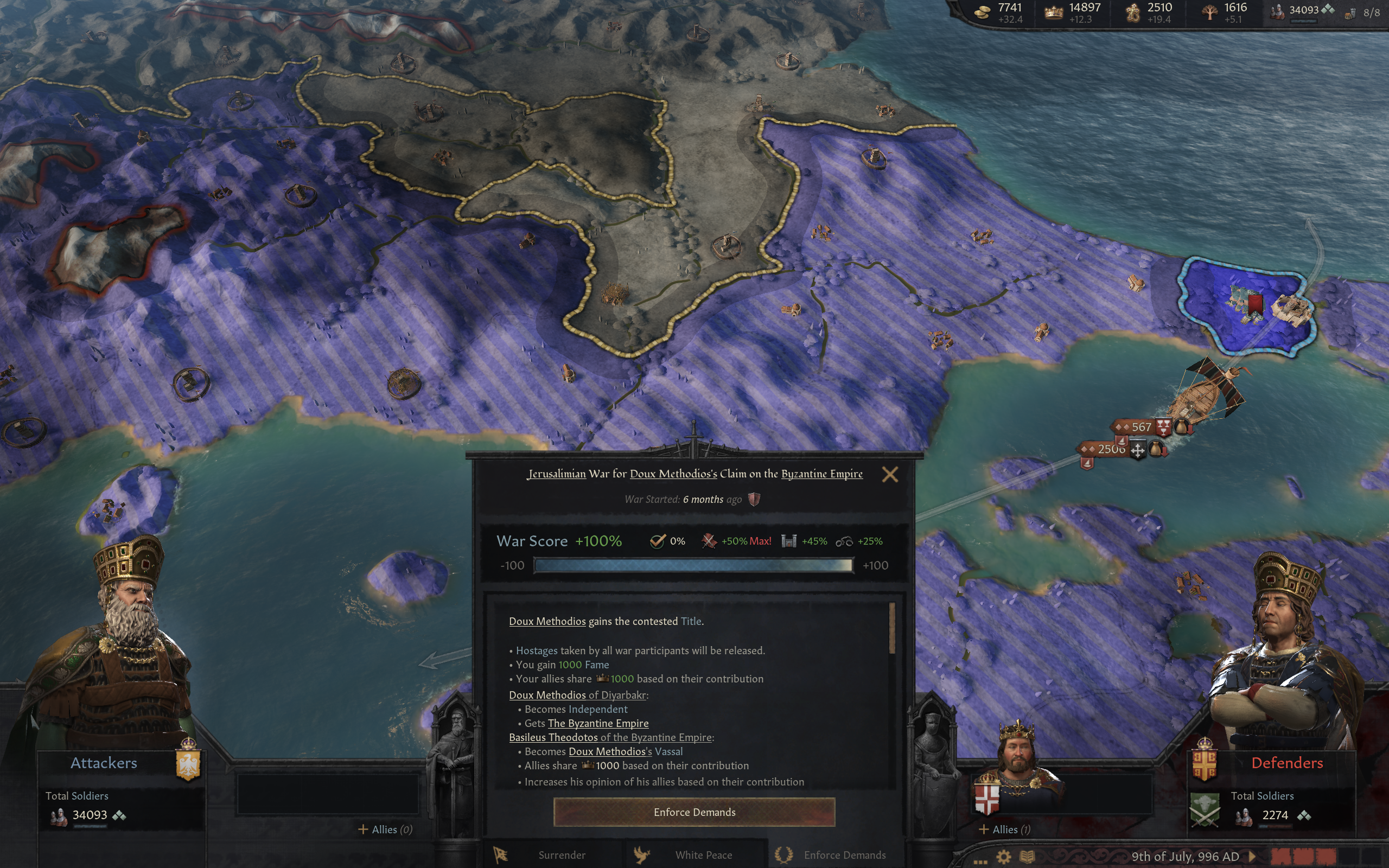Open the encyclopedia book icon
The width and height of the screenshot is (1389, 868).
(x=1027, y=857)
